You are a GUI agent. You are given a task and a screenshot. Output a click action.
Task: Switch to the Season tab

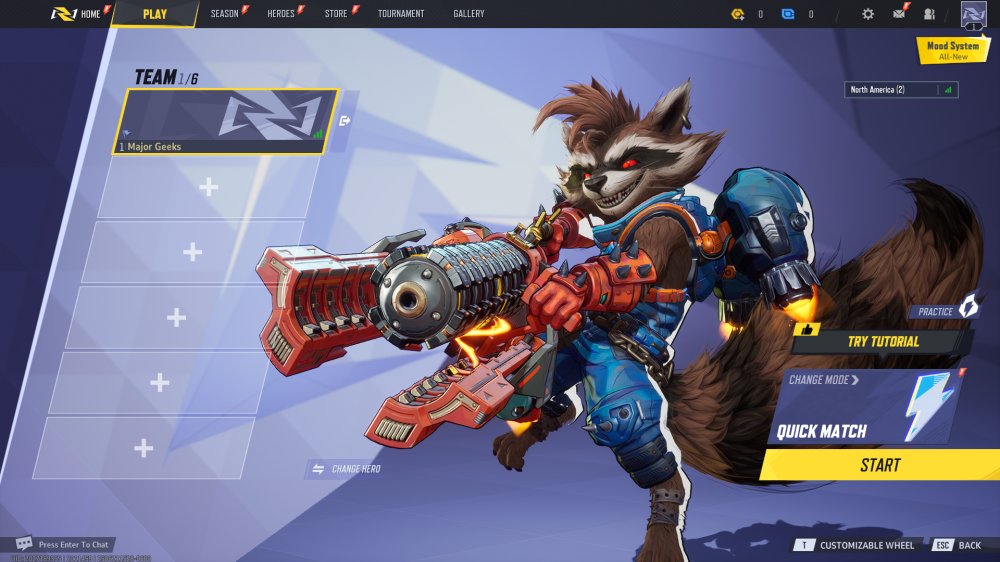tap(225, 14)
